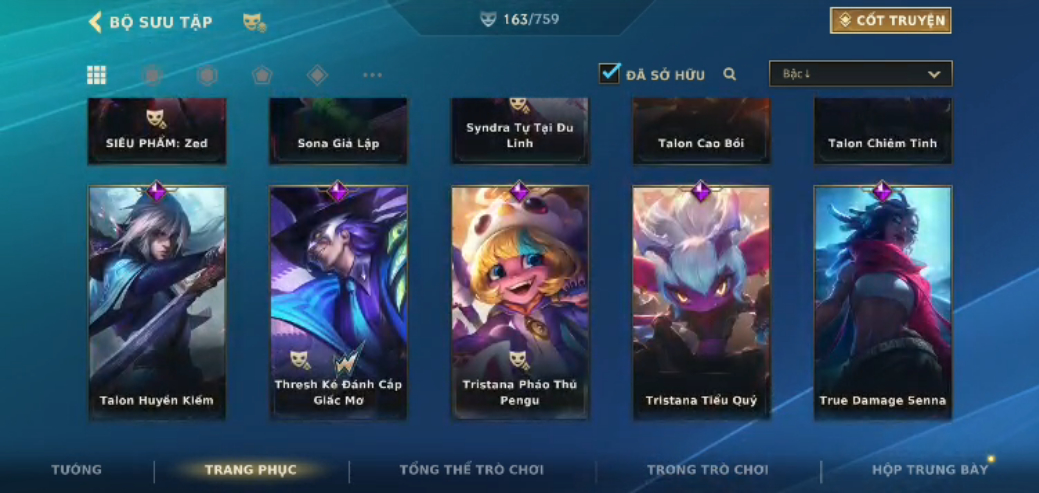Open the Bậc sort dropdown
This screenshot has width=1039, height=493.
click(860, 74)
